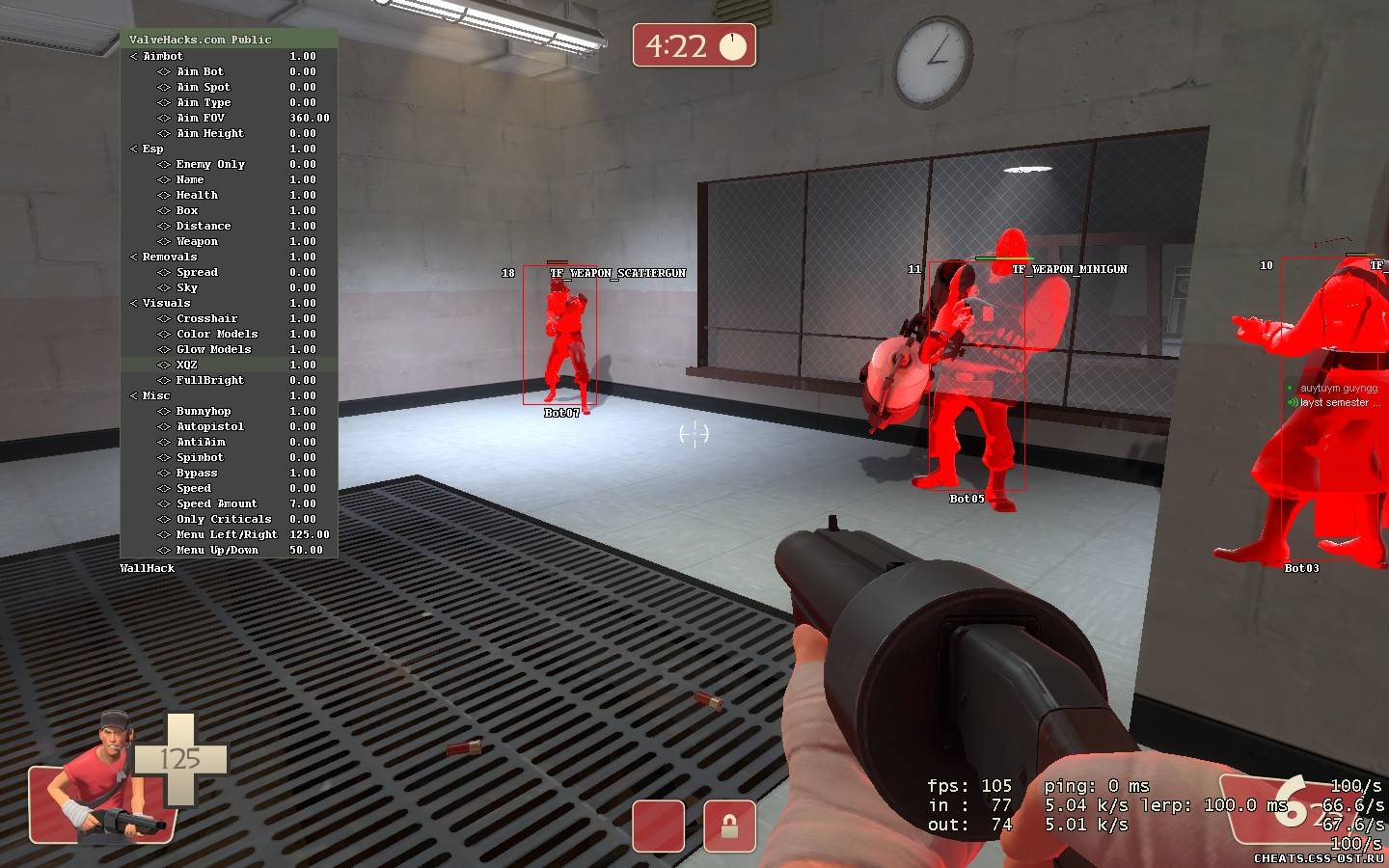Toggle the Bunnyhop option

click(204, 411)
